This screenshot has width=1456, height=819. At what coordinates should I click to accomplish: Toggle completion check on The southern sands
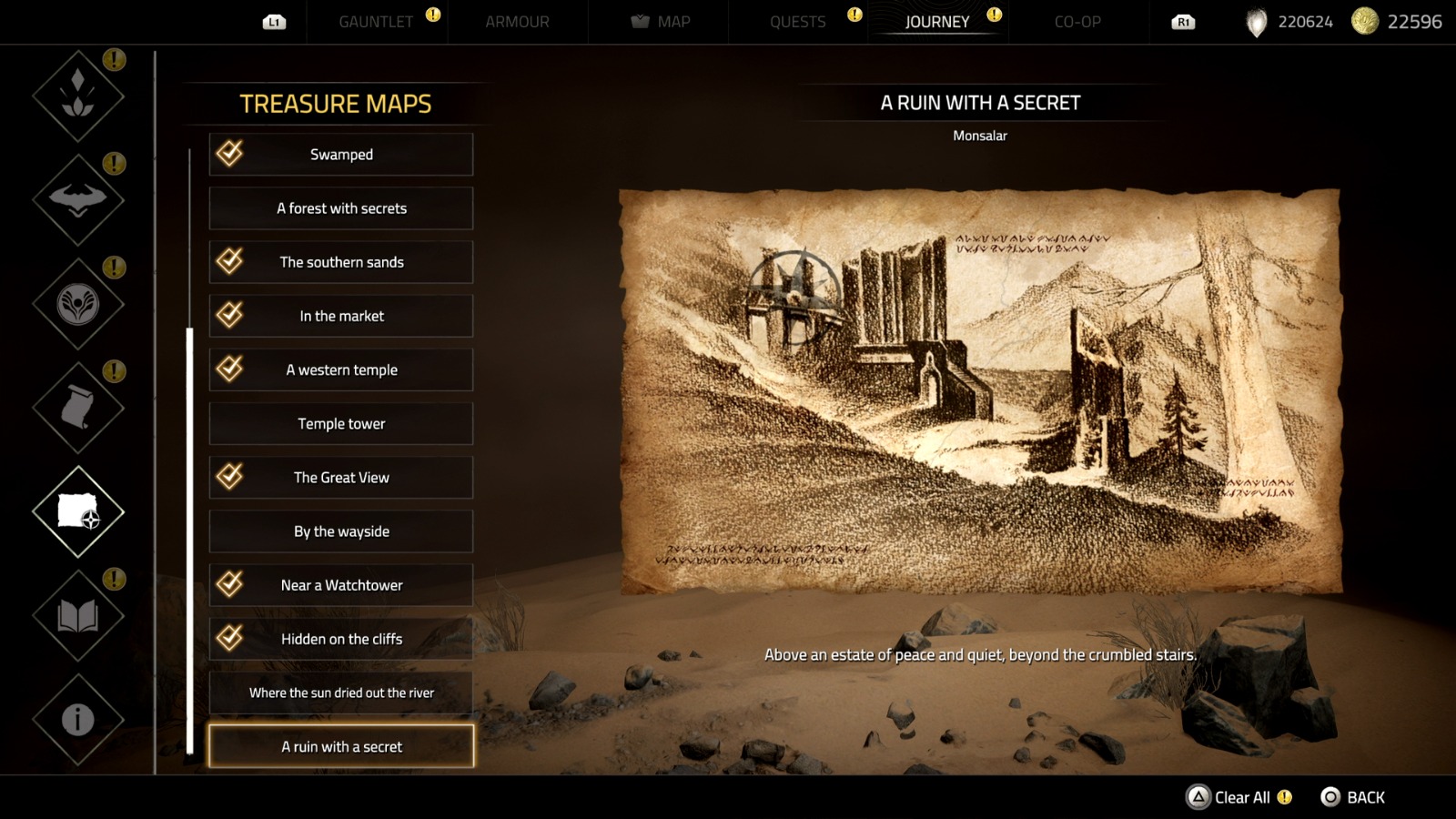[229, 262]
